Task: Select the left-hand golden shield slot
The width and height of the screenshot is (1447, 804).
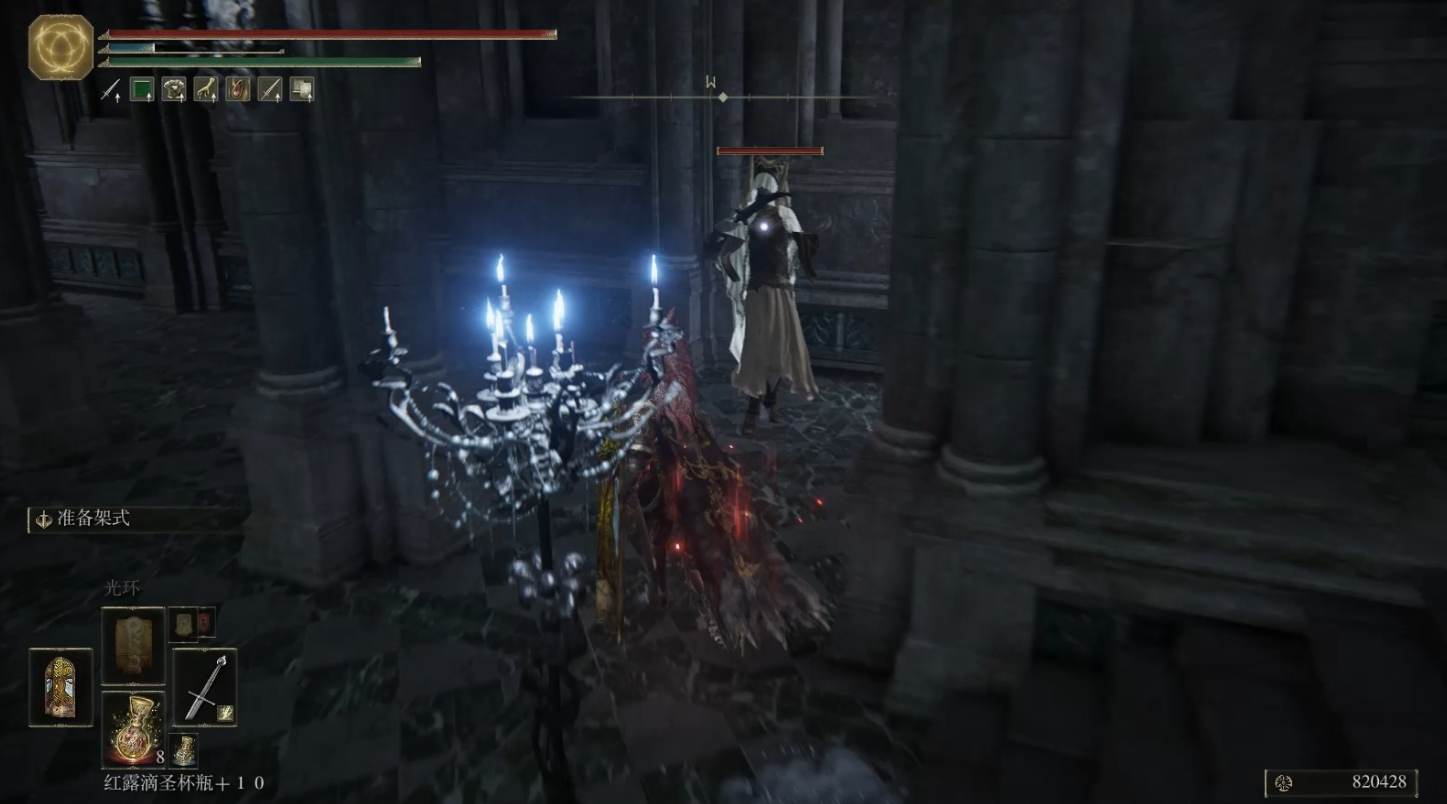Action: point(61,686)
